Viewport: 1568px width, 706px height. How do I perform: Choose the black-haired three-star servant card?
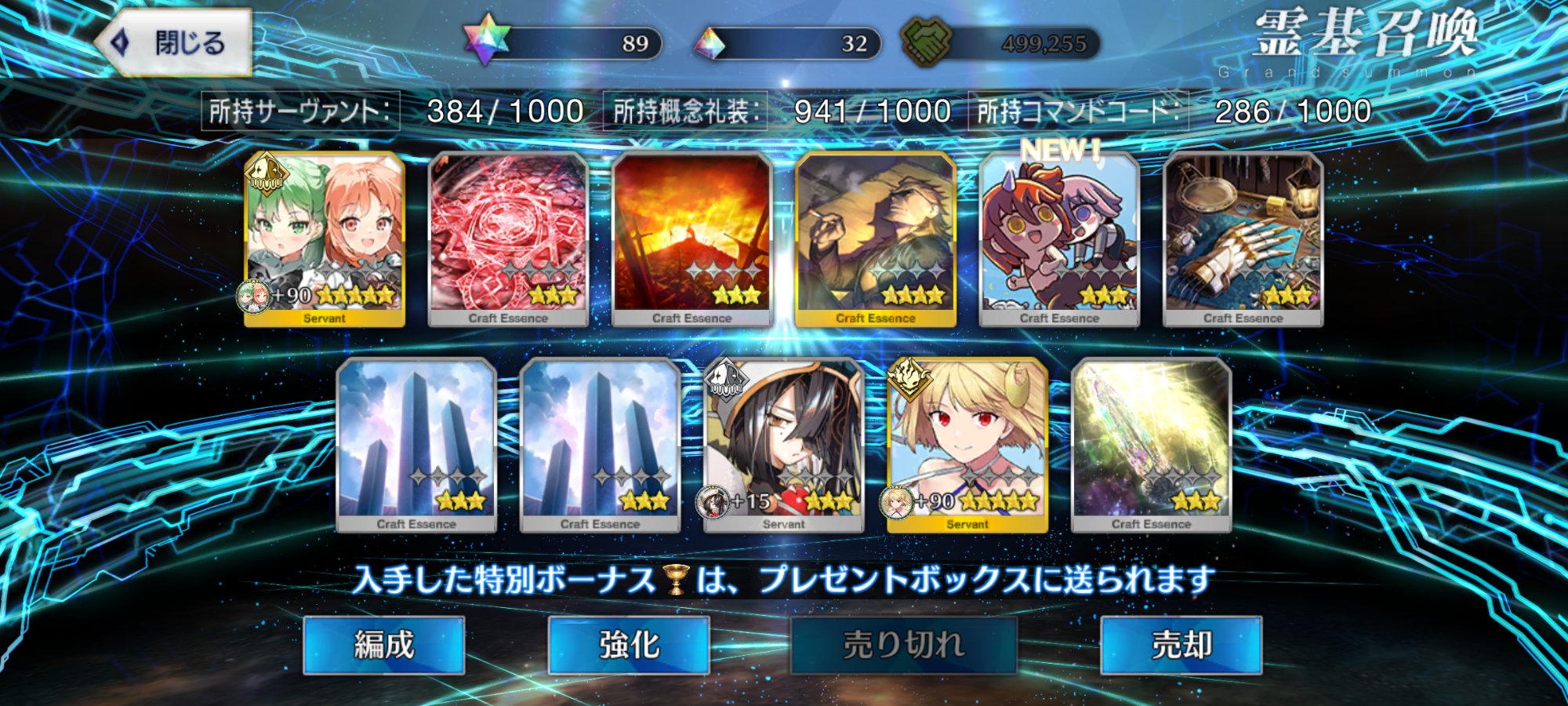click(x=784, y=444)
